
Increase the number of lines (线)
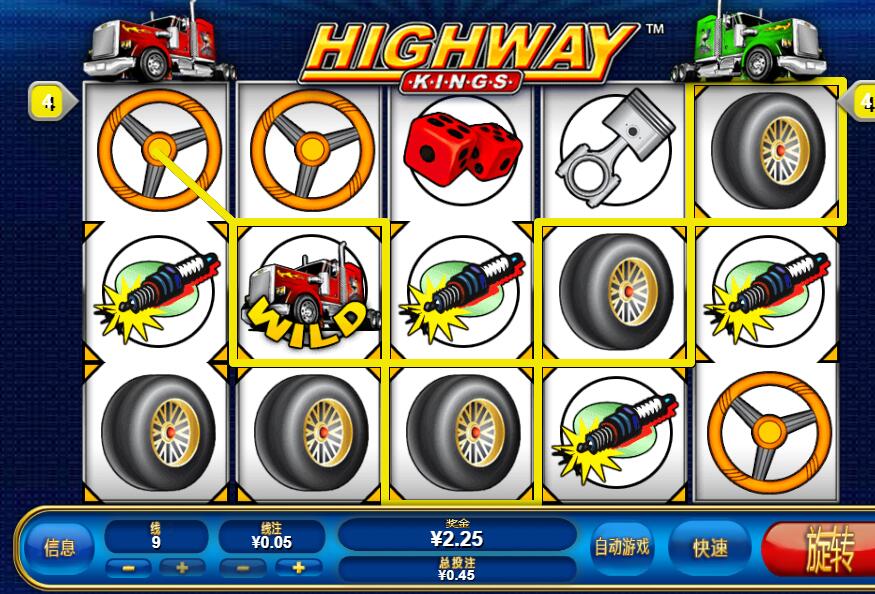click(182, 568)
